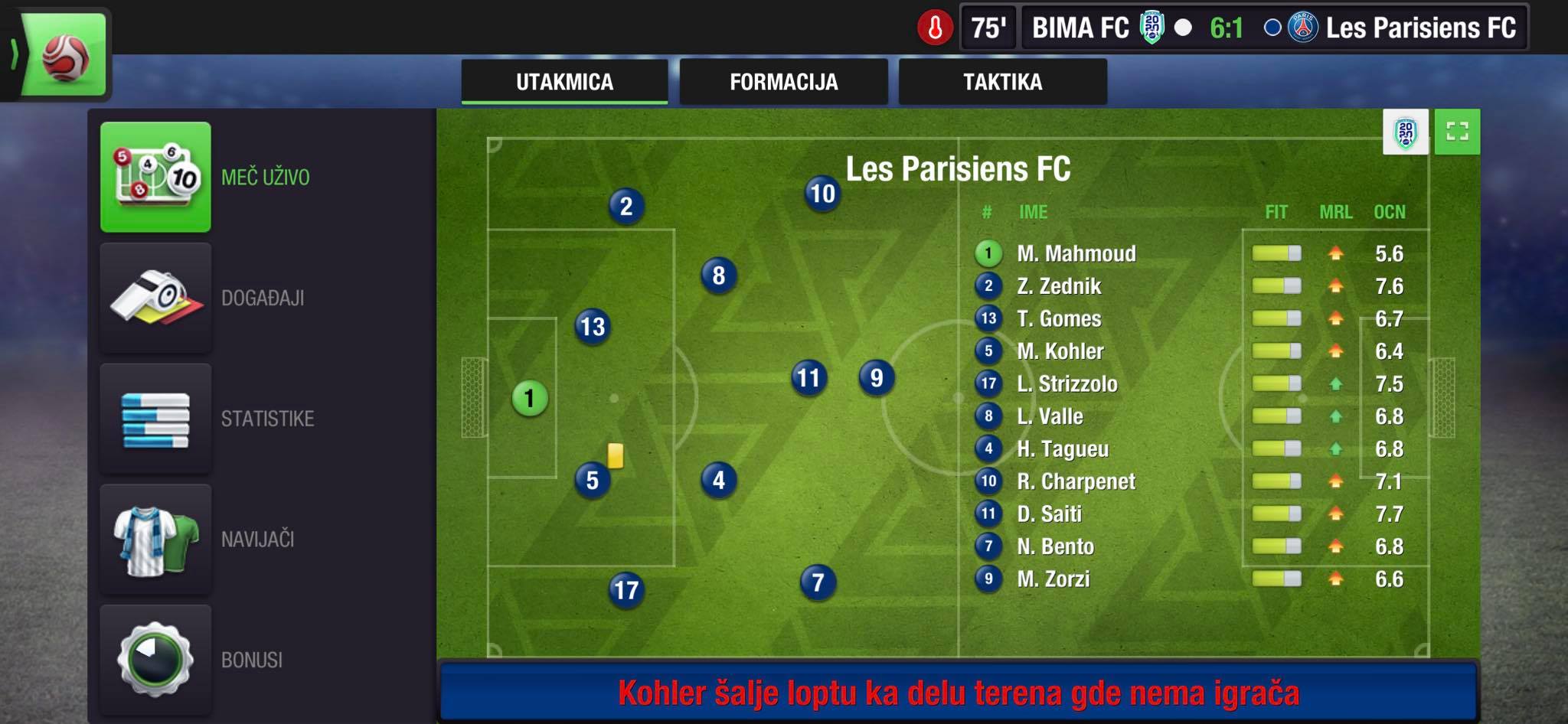
Task: Choose player number 13 on the pitch
Action: coord(592,327)
